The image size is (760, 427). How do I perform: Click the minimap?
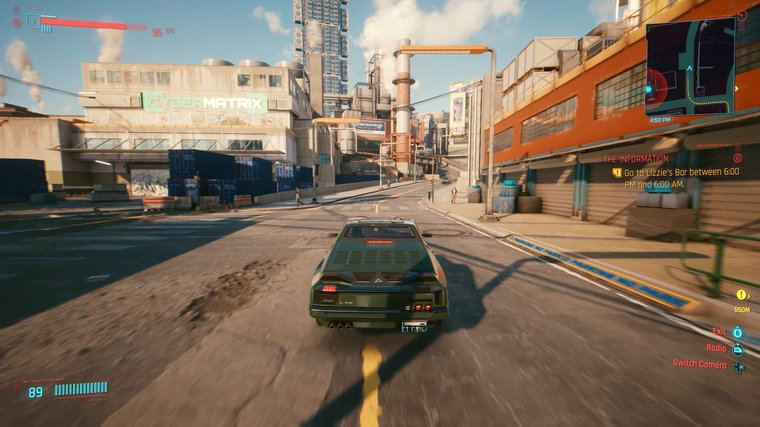point(689,65)
